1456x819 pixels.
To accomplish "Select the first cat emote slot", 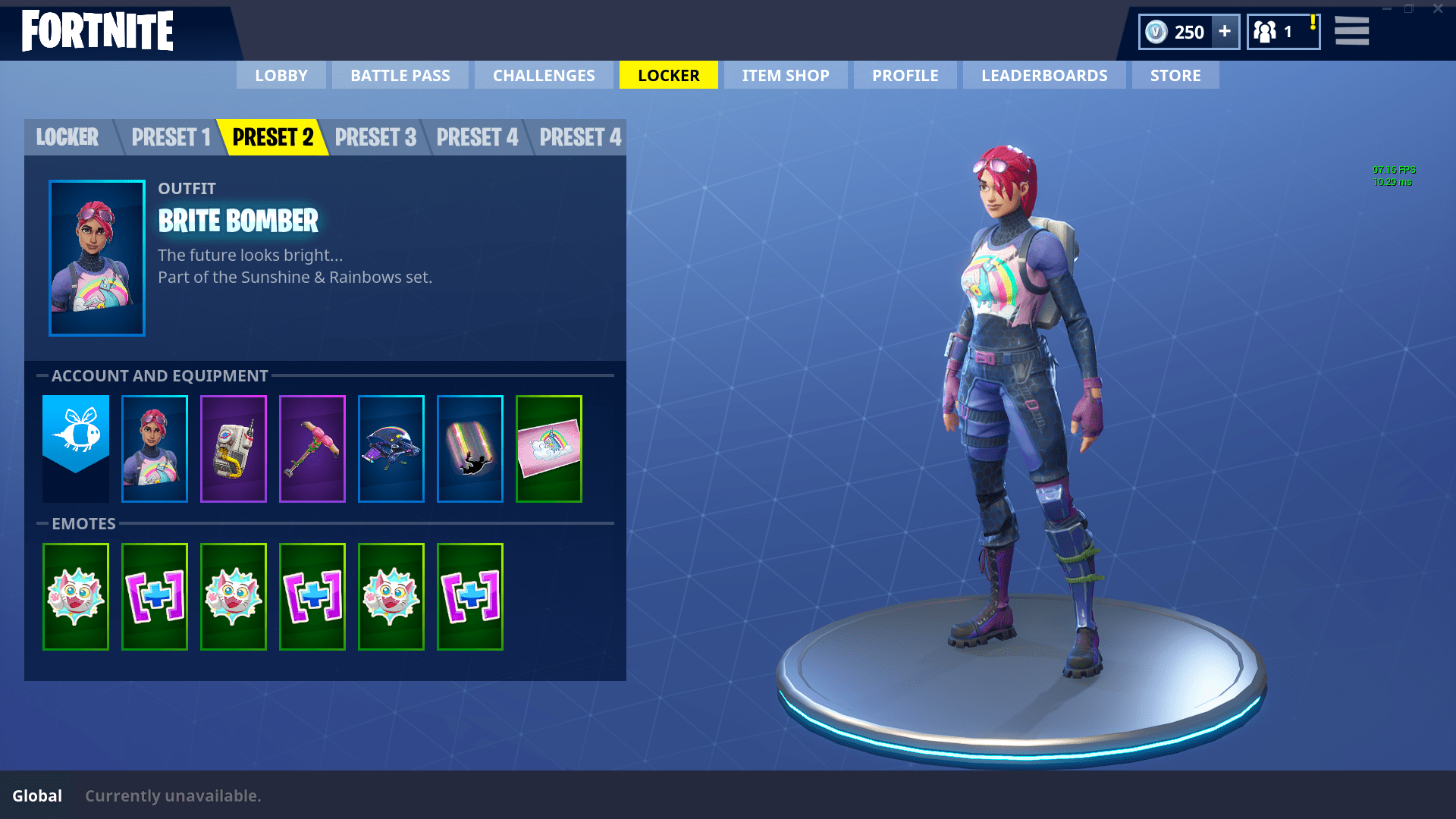I will 76,596.
